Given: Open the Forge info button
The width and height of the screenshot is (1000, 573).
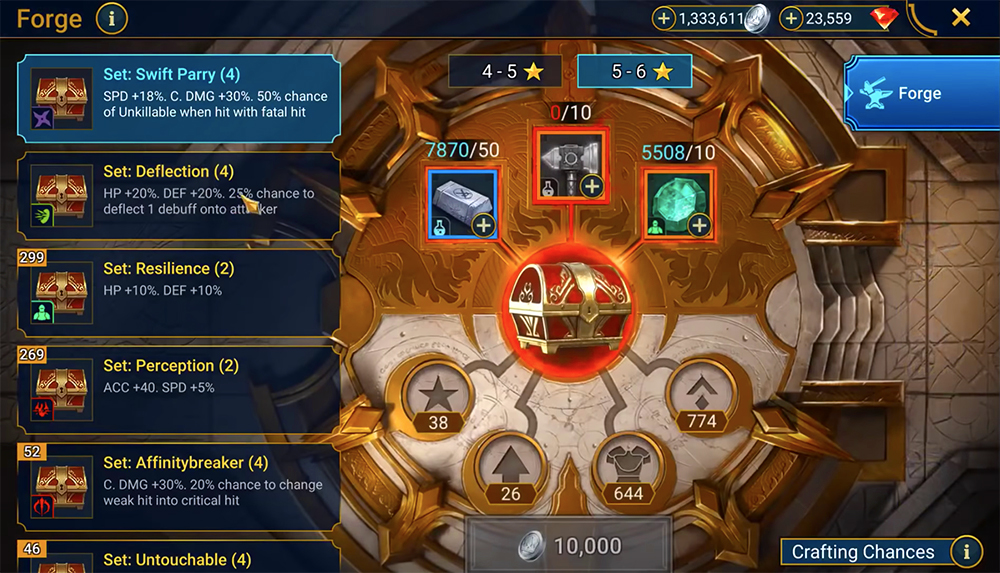Looking at the screenshot, I should (112, 17).
